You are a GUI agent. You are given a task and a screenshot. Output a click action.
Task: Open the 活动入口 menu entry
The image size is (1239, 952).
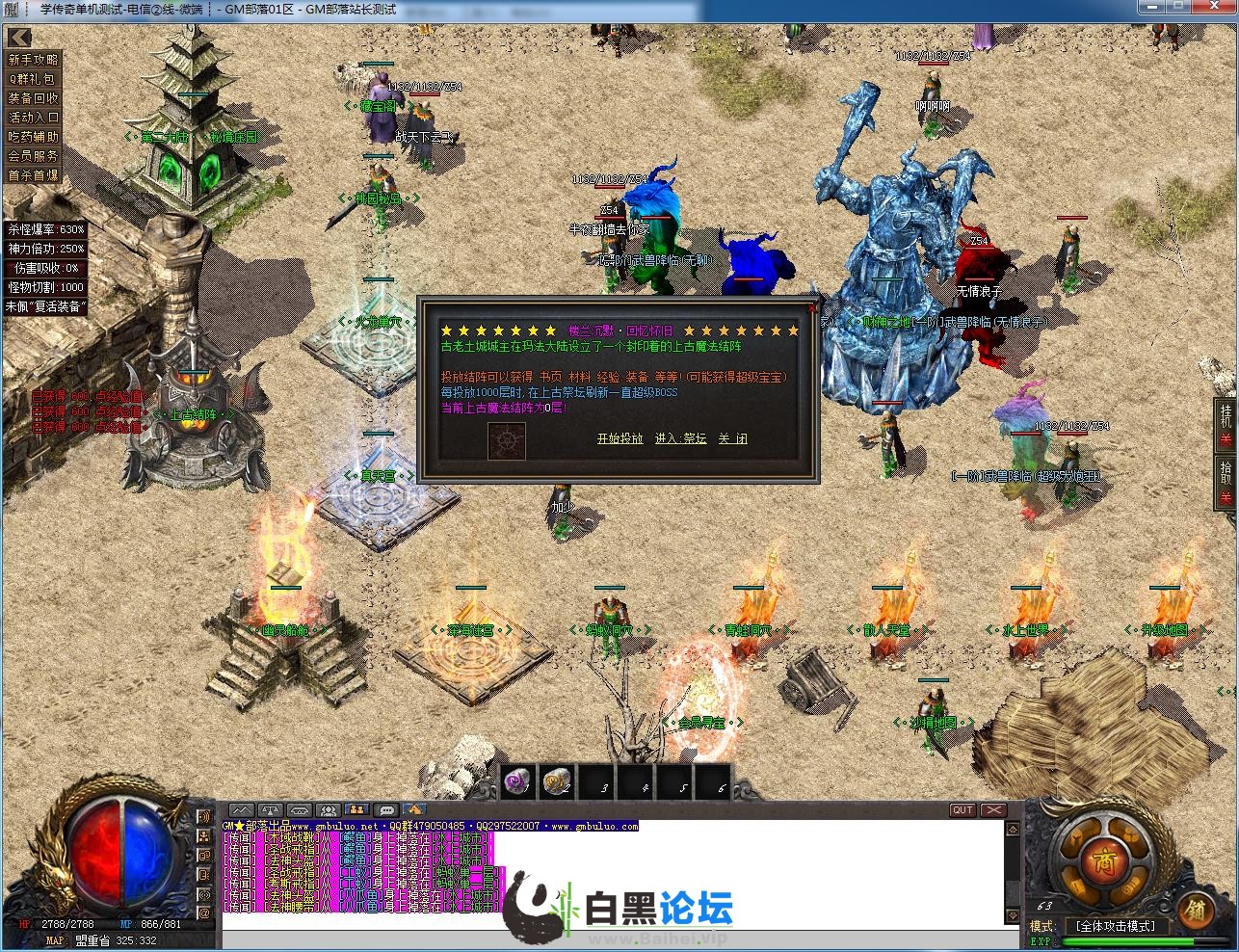tap(34, 118)
